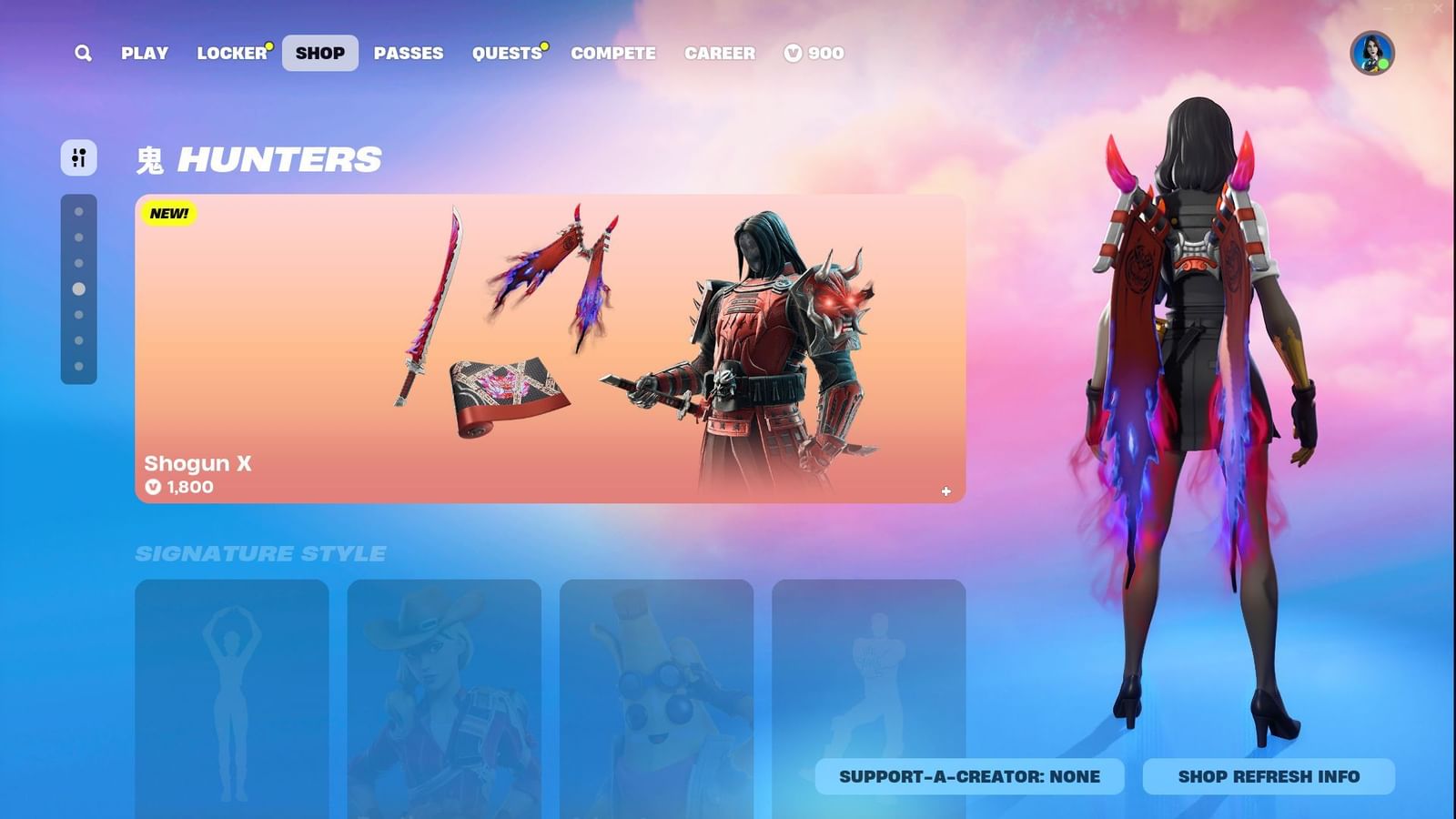The height and width of the screenshot is (819, 1456).
Task: Click the shop sections overview icon above the dots
Action: (x=78, y=157)
